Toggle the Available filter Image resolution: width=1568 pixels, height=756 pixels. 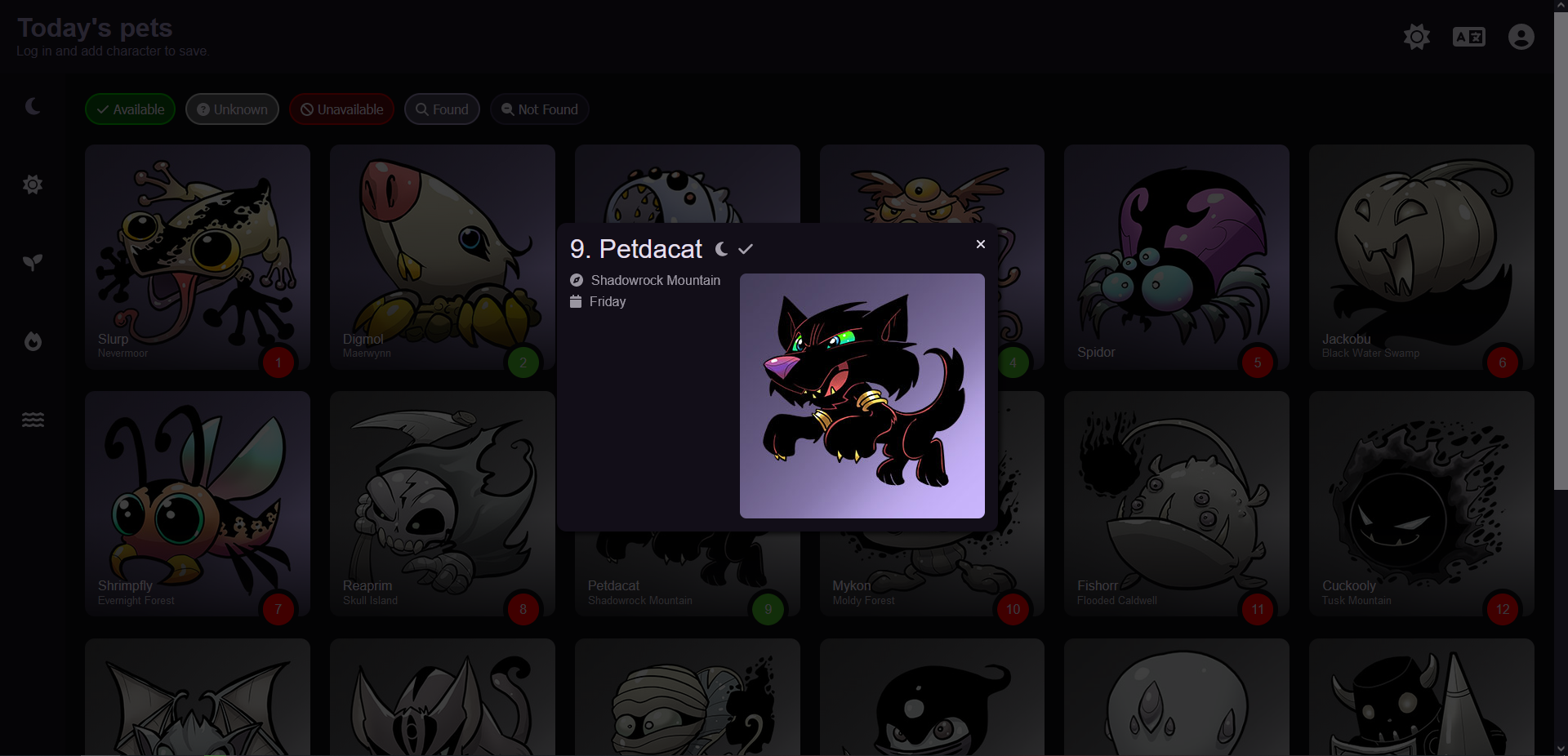click(130, 109)
